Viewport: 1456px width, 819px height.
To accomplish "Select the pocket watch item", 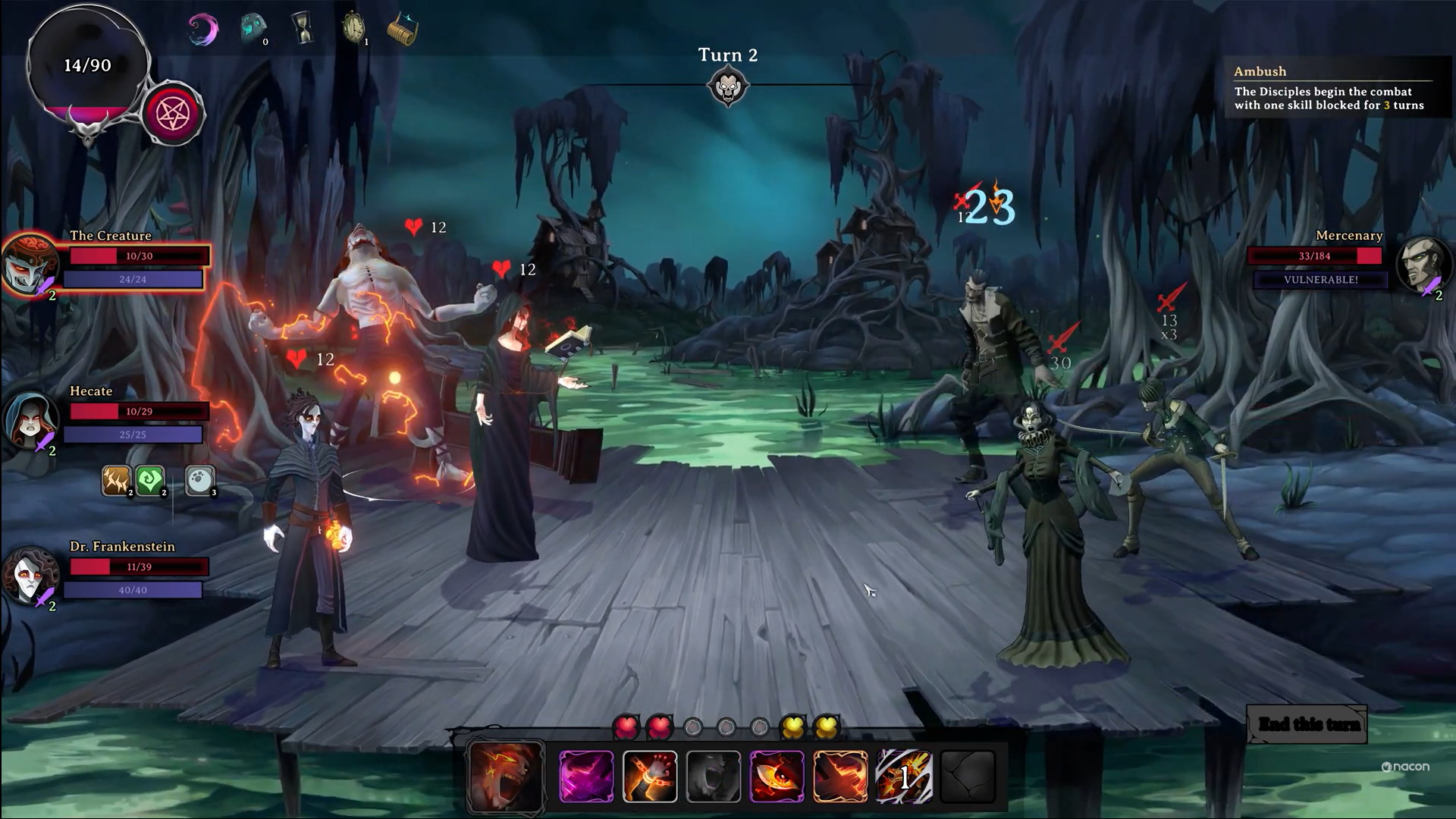I will (353, 29).
